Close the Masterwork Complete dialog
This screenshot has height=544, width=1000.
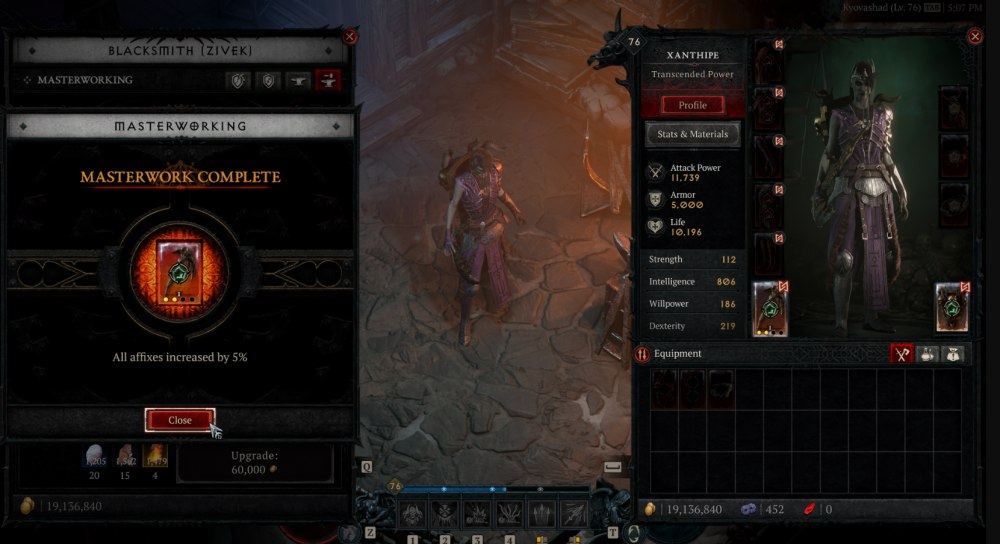click(x=180, y=420)
